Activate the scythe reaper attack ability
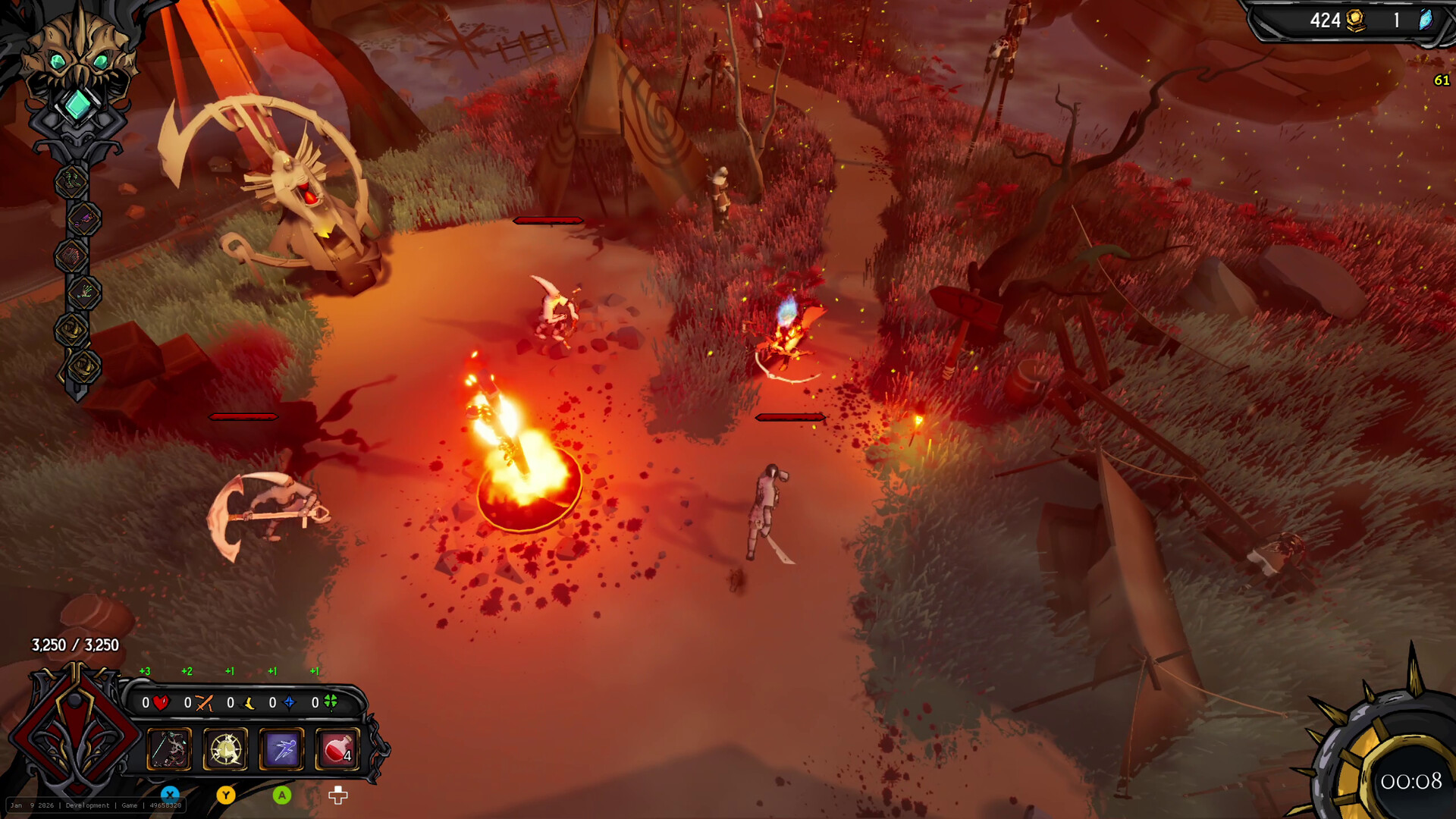 (x=168, y=749)
